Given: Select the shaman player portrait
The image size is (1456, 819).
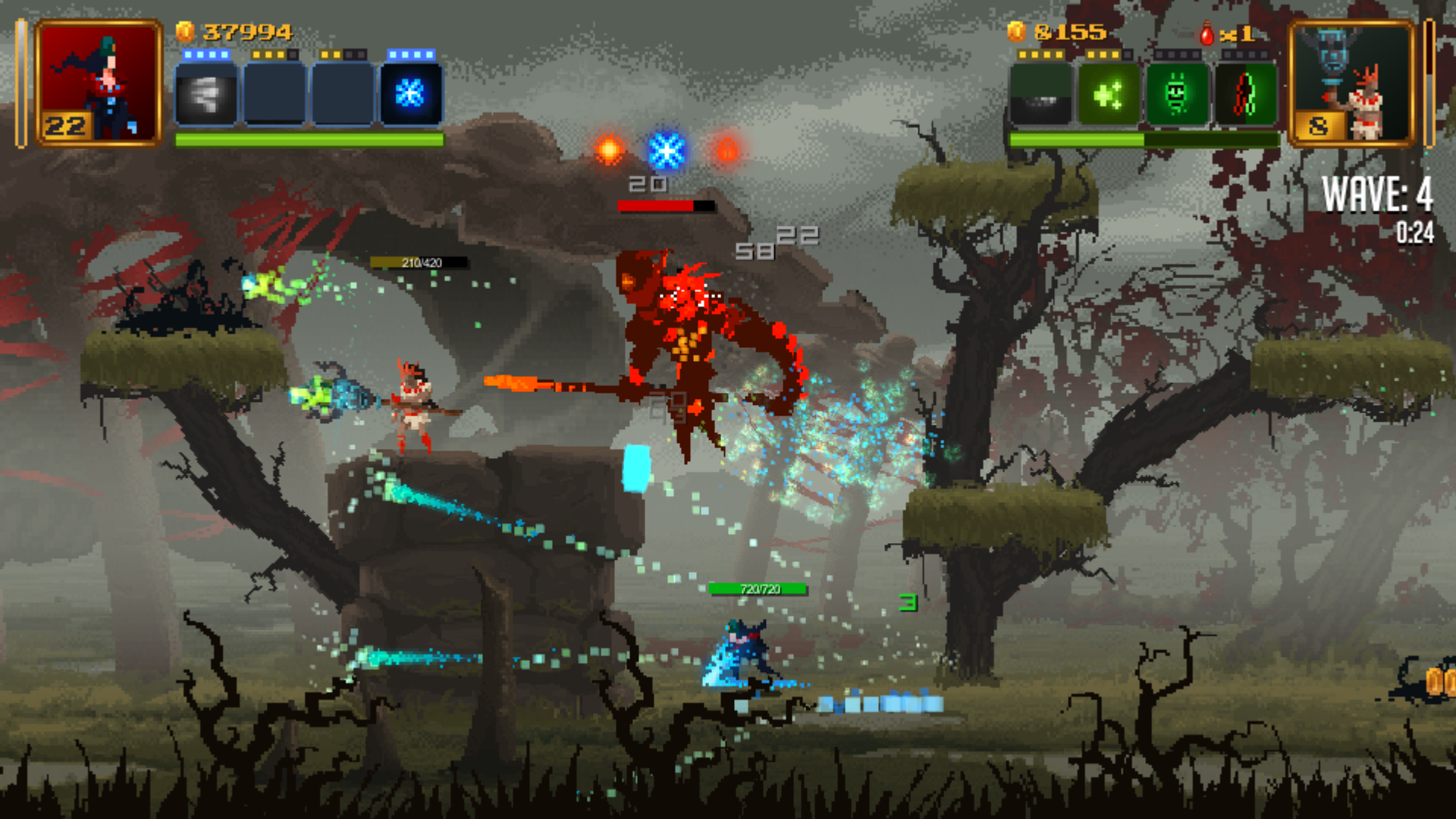Looking at the screenshot, I should tap(1352, 83).
